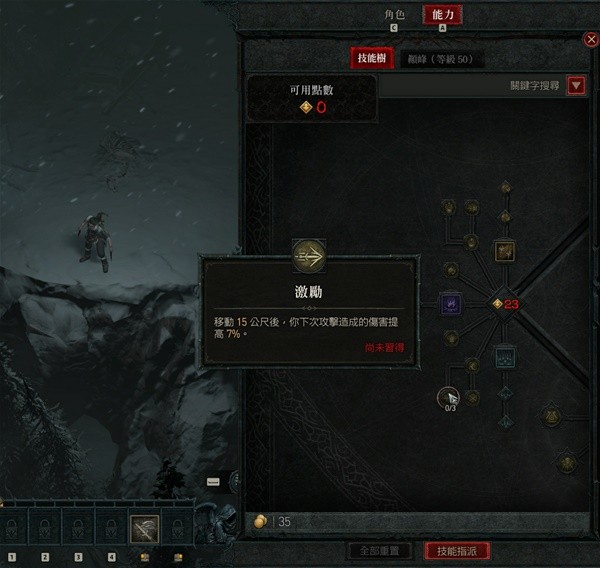This screenshot has height=568, width=600.
Task: Select the central skill node showing 23
Action: [498, 303]
